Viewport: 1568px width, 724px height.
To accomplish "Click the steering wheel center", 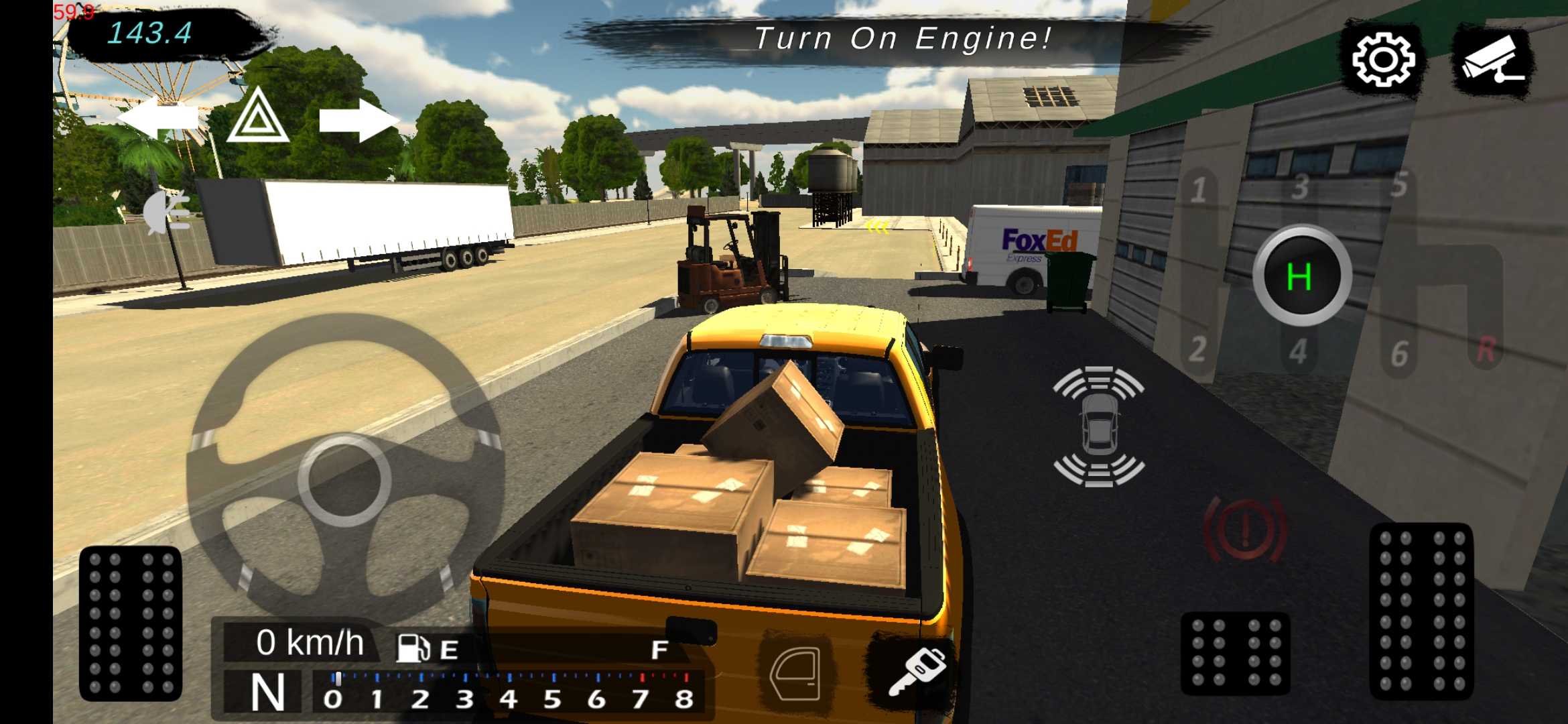I will (x=344, y=480).
